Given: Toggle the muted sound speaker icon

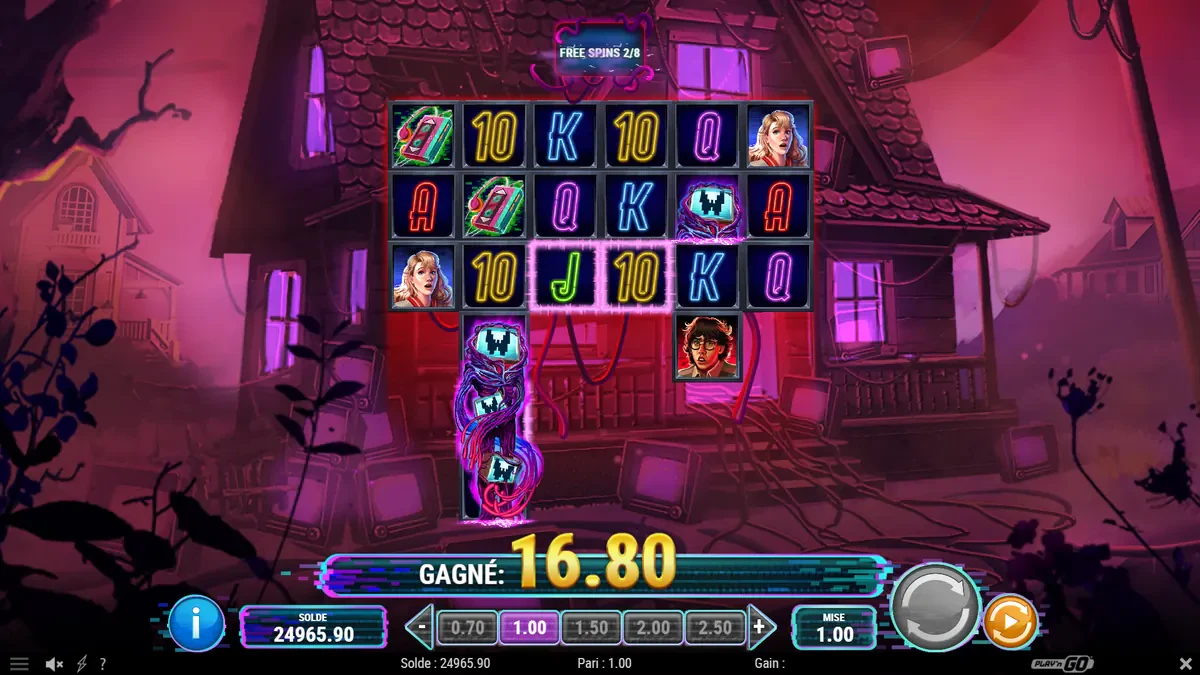Looking at the screenshot, I should [x=56, y=664].
